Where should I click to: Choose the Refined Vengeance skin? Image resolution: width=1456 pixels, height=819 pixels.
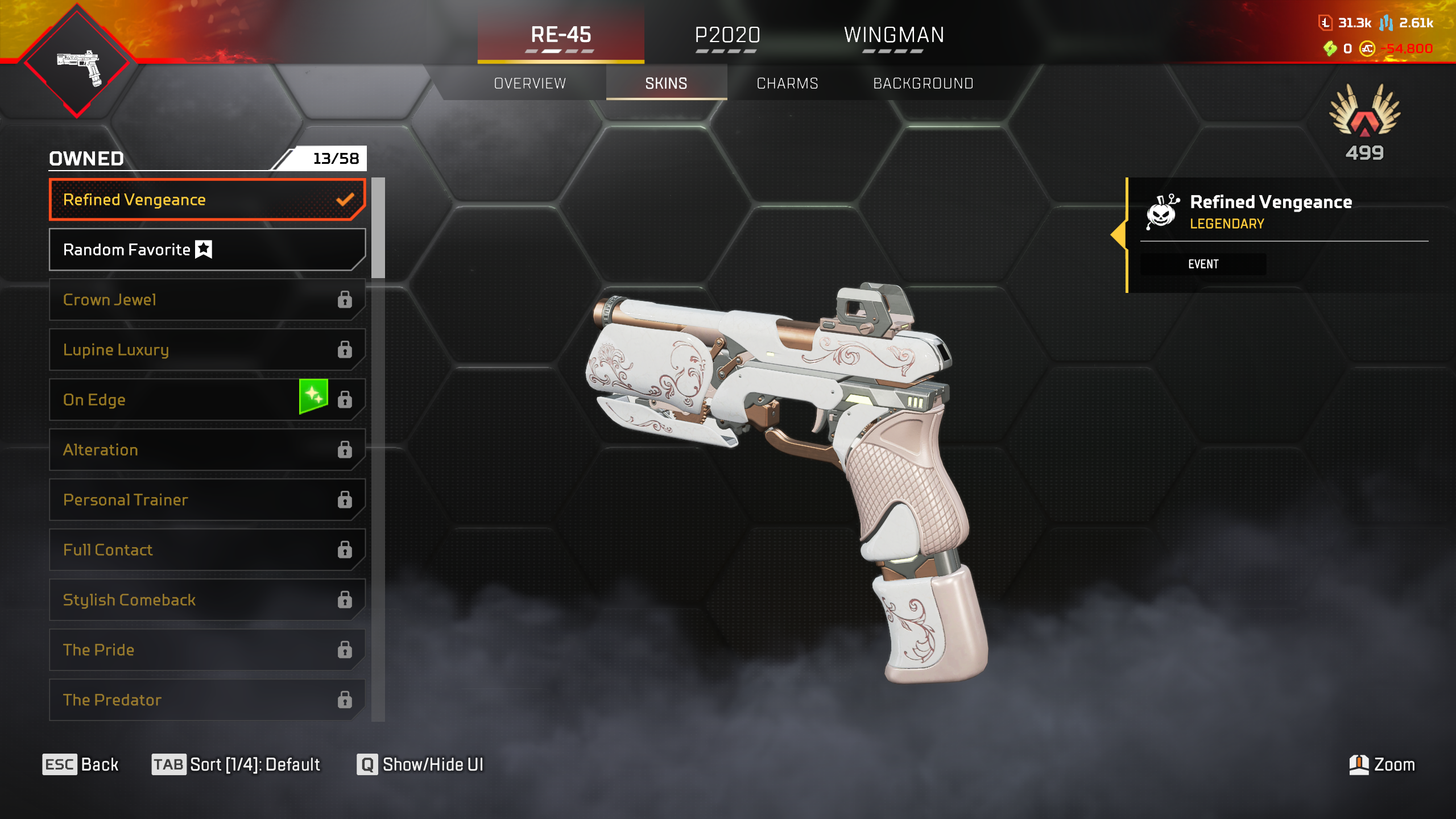click(x=207, y=200)
